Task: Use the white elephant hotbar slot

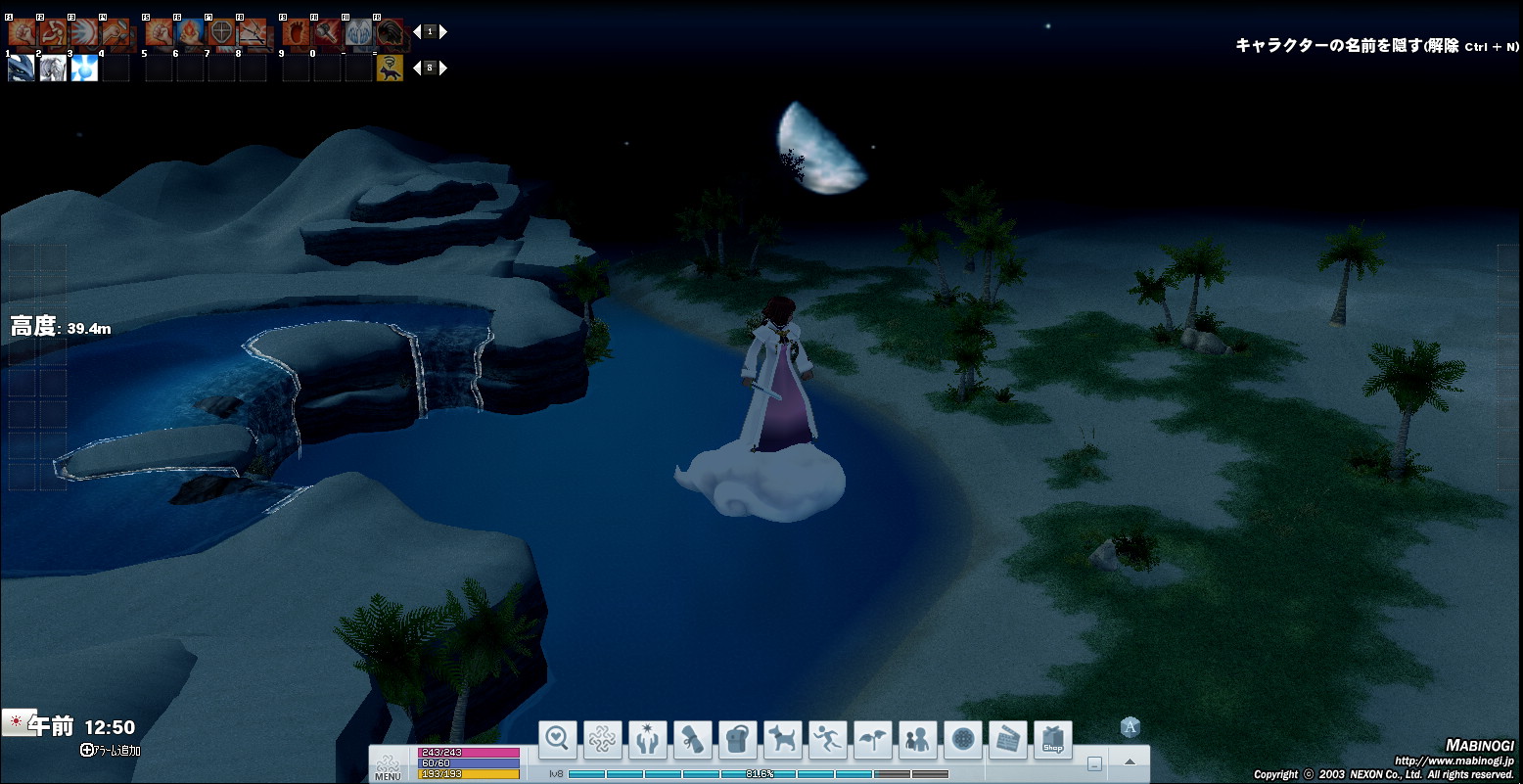Action: [53, 69]
